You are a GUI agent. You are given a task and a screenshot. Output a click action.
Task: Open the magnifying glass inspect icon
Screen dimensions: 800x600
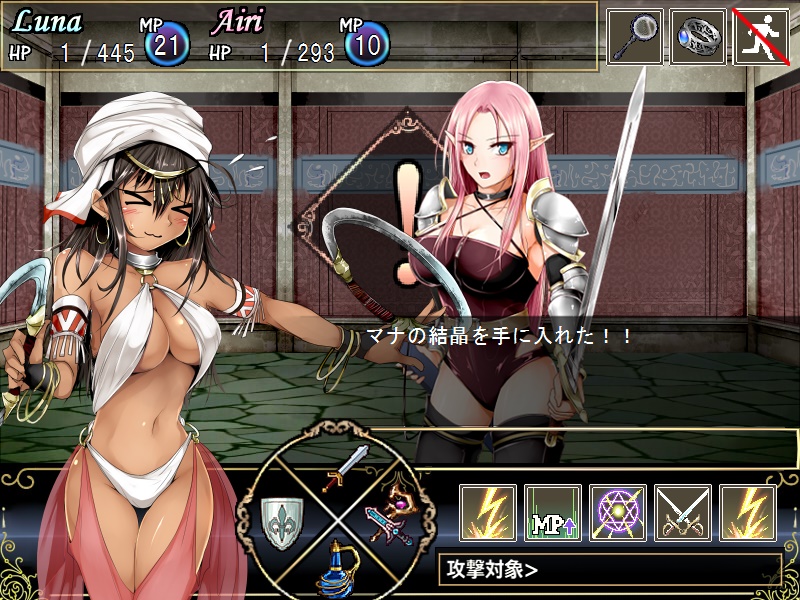click(x=635, y=37)
